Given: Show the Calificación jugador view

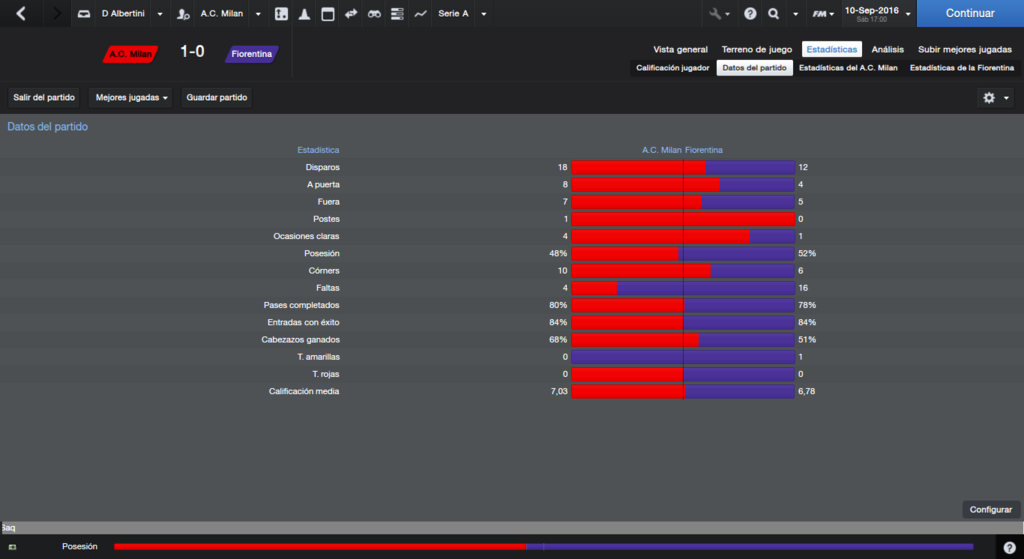Looking at the screenshot, I should click(x=673, y=68).
